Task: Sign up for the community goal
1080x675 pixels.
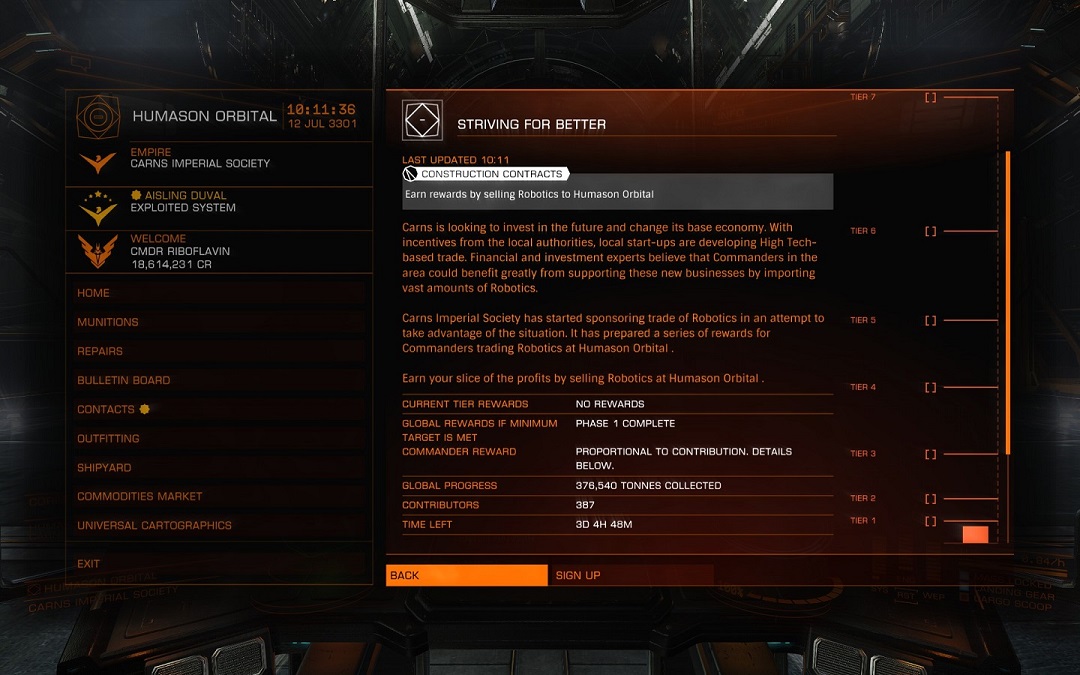Action: (x=632, y=575)
